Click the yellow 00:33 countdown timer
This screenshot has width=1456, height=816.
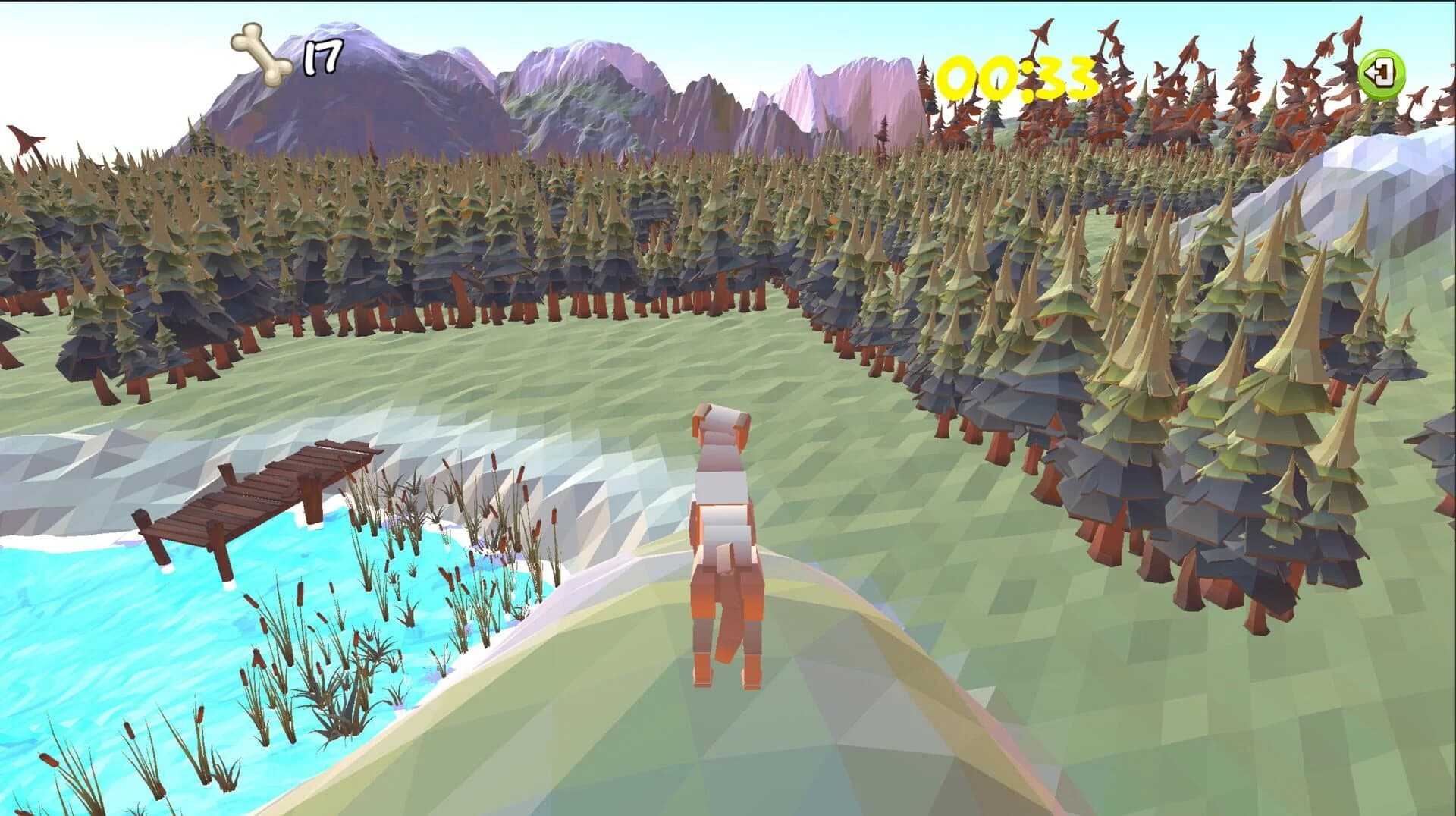pyautogui.click(x=1016, y=76)
